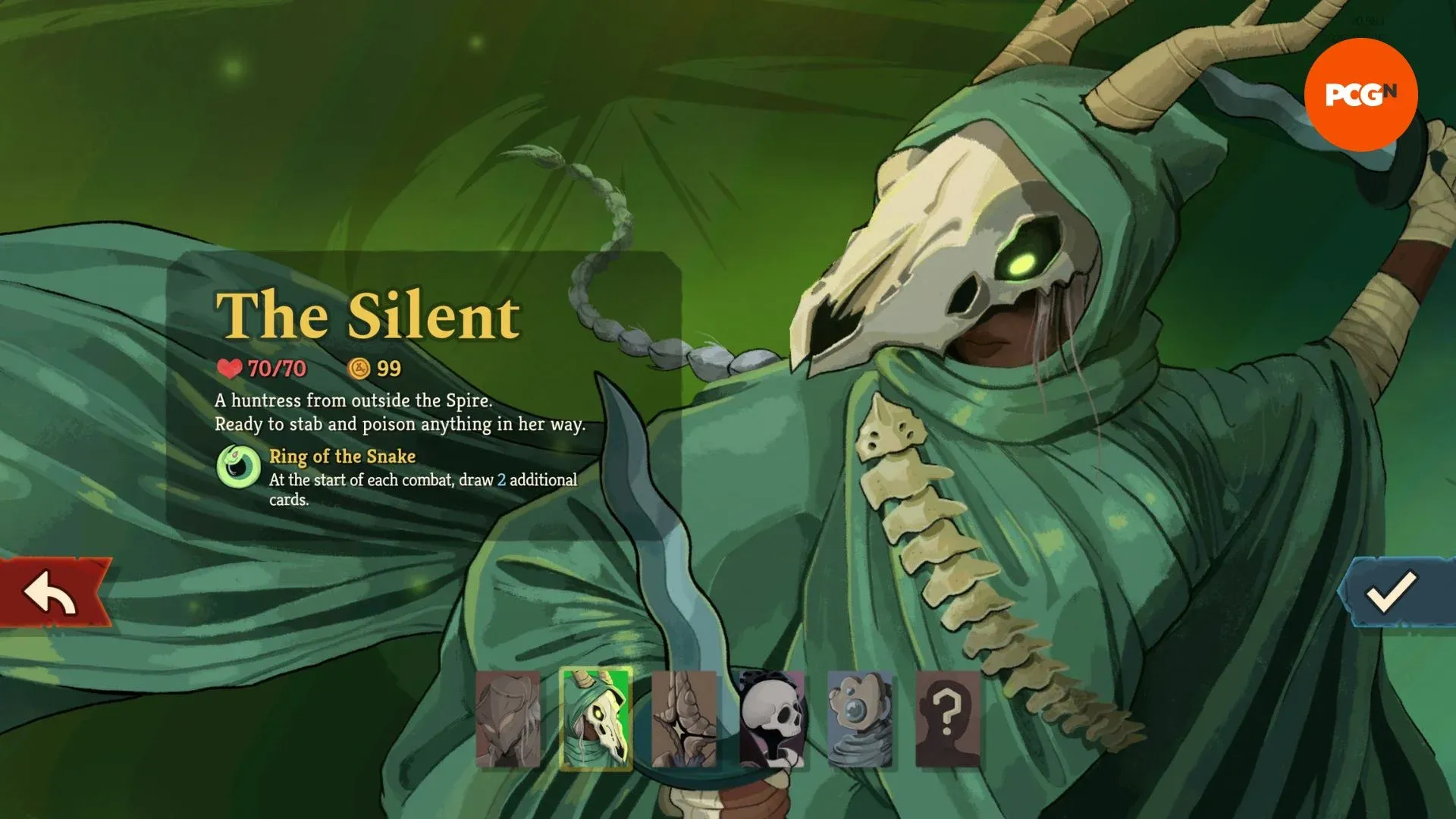The width and height of the screenshot is (1456, 819).
Task: Inspect the Ring of the Snake relic icon
Action: pos(239,466)
